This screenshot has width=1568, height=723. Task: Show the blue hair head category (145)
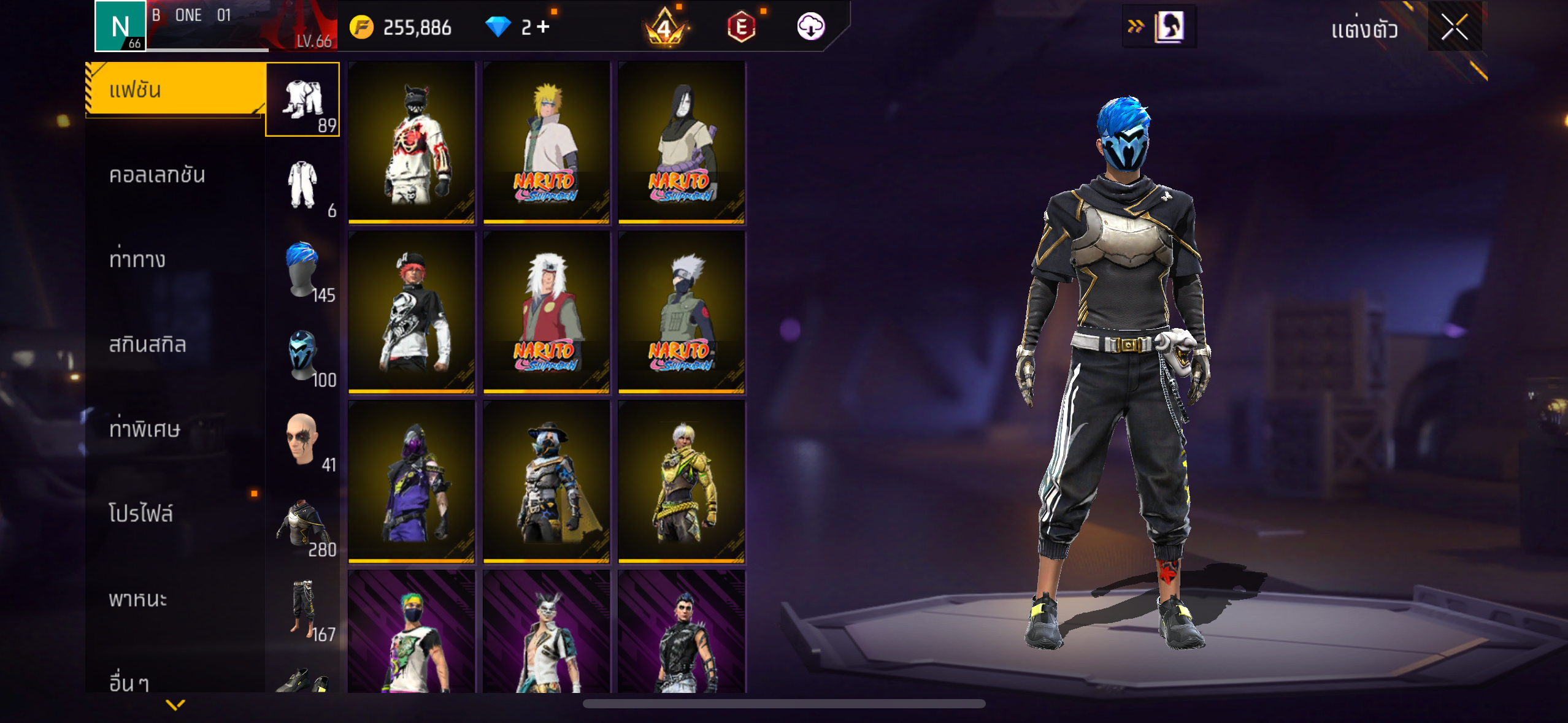tap(302, 269)
